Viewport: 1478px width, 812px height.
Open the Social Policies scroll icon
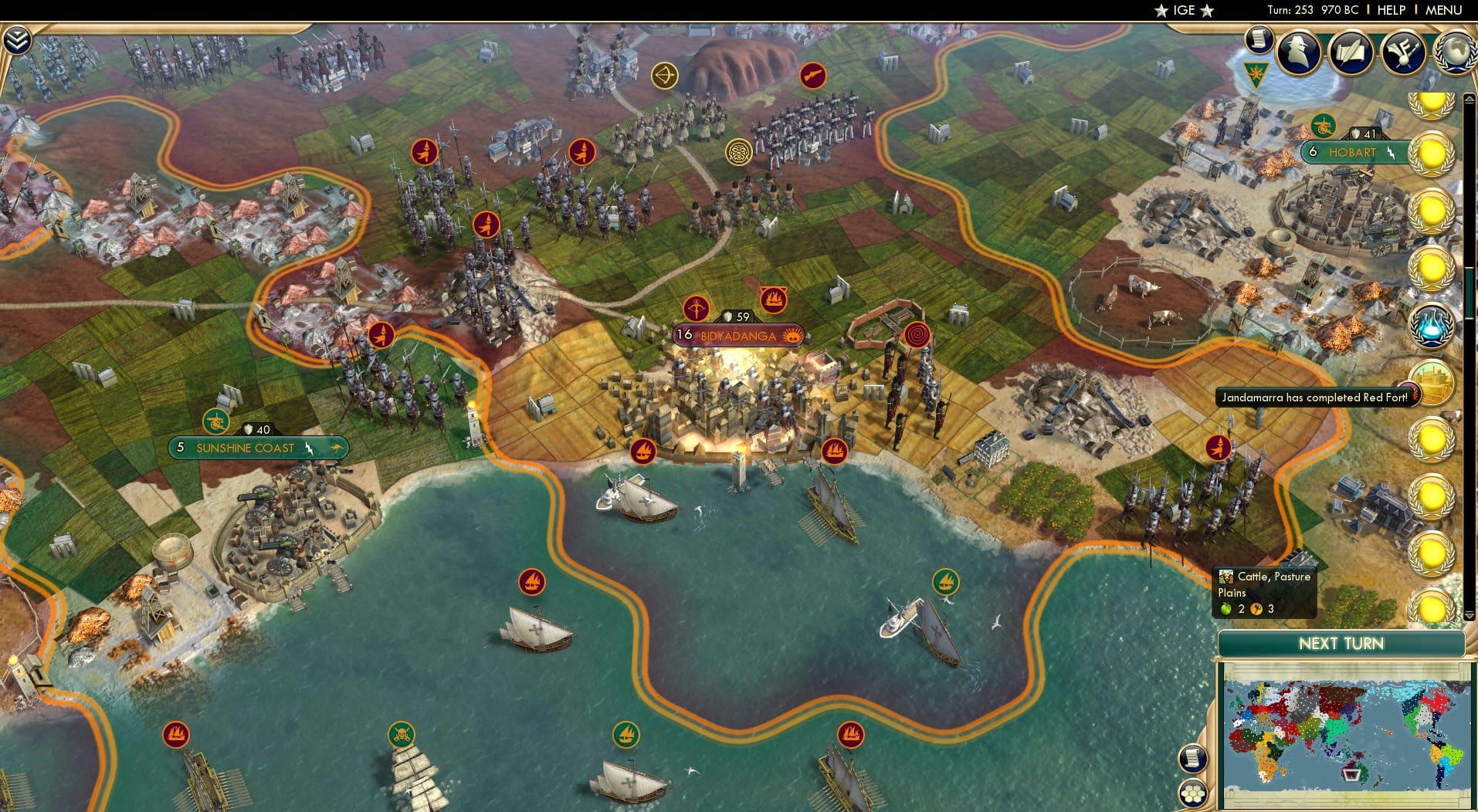pyautogui.click(x=1259, y=40)
